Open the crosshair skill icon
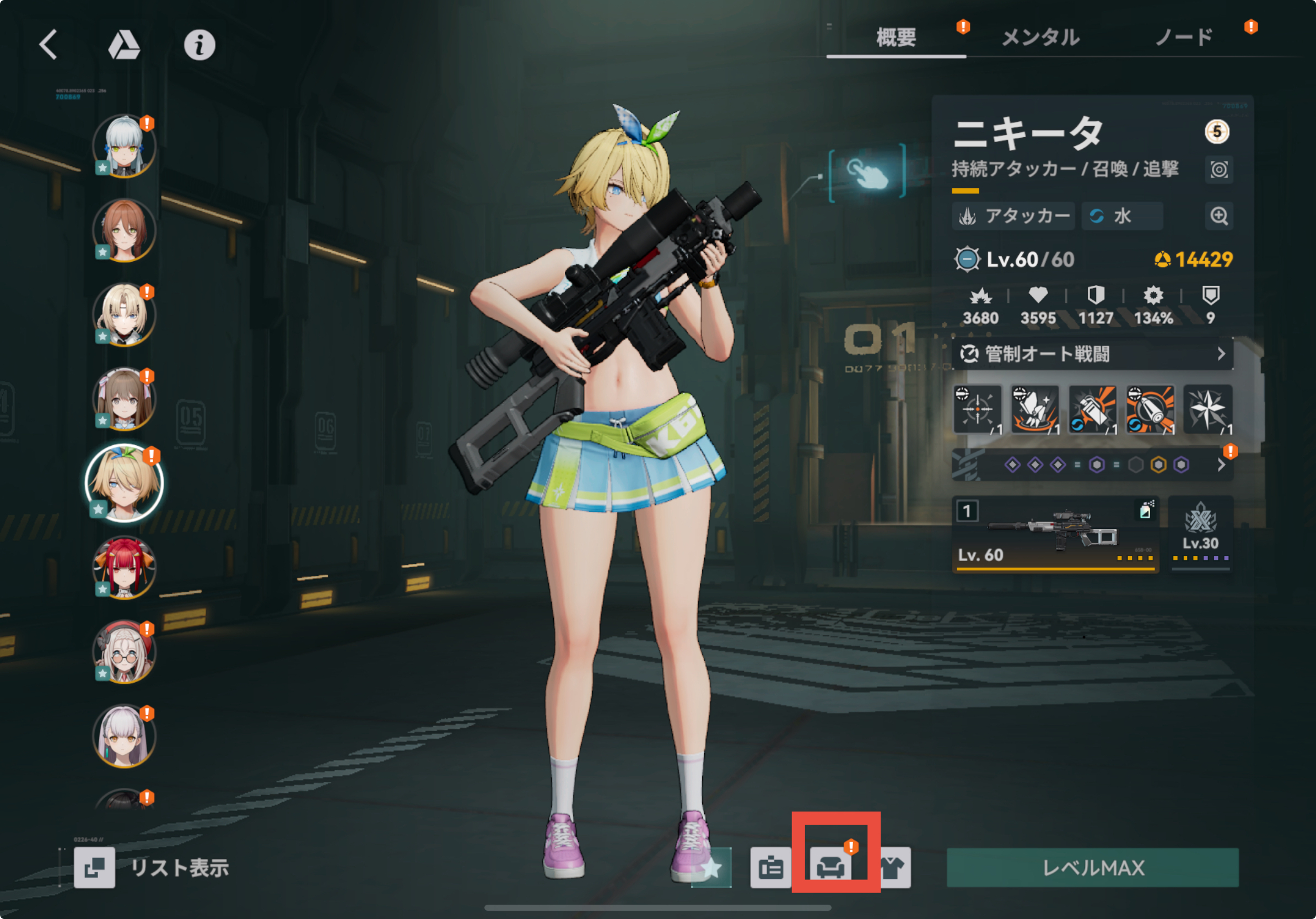This screenshot has height=919, width=1316. point(977,409)
